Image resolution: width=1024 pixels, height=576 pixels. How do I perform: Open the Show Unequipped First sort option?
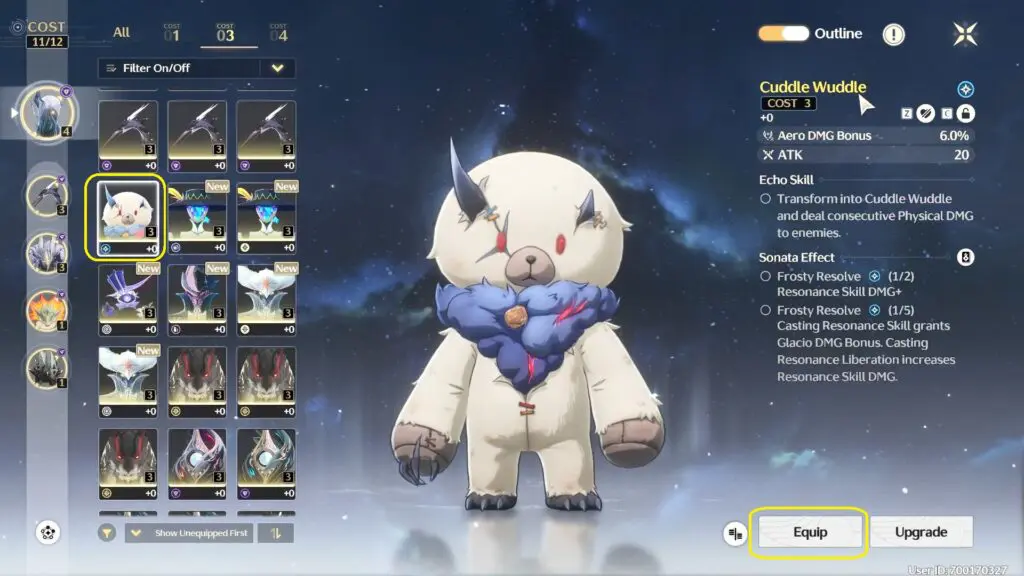(189, 533)
